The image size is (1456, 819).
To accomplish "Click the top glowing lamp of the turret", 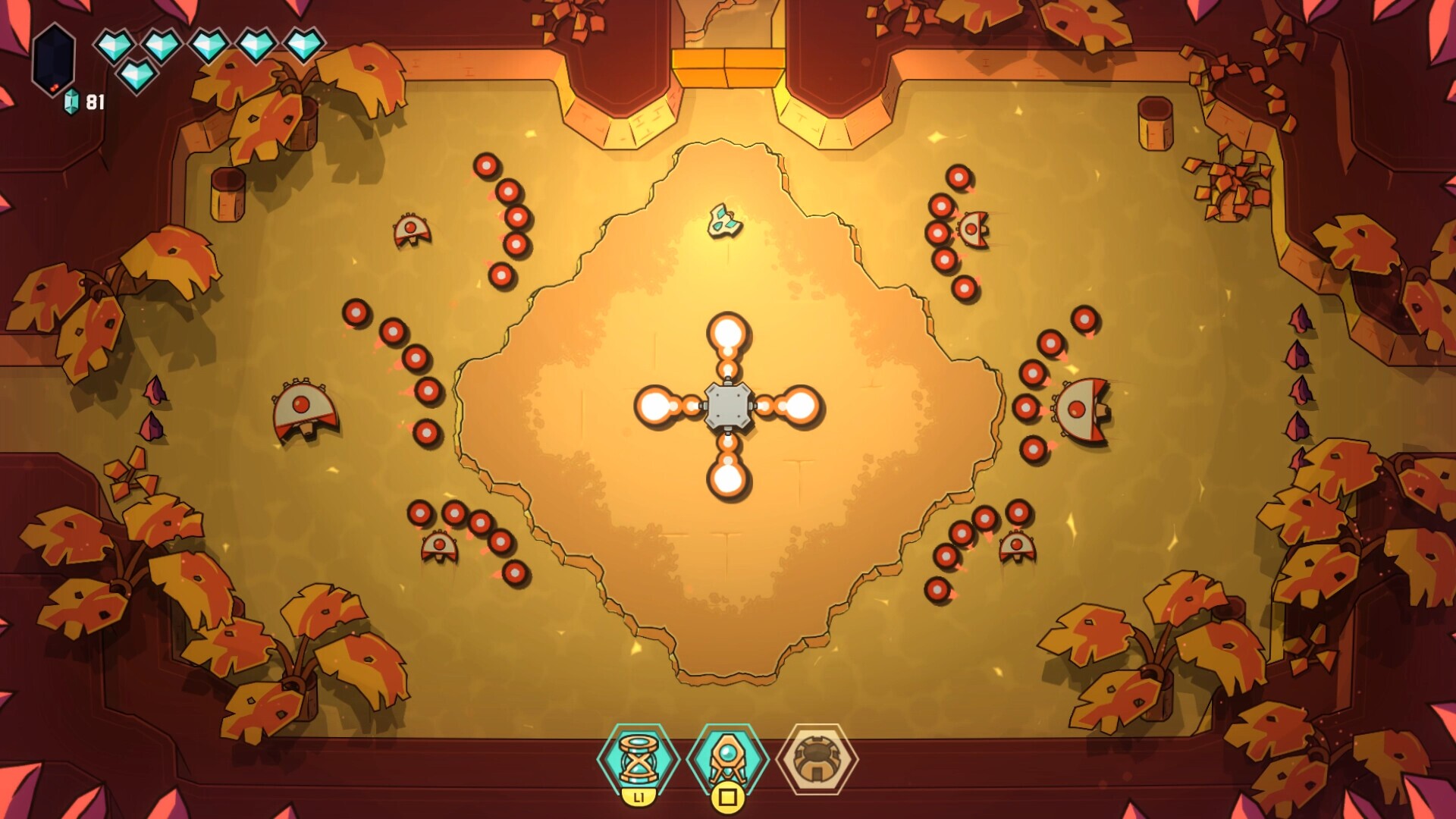I will (728, 332).
